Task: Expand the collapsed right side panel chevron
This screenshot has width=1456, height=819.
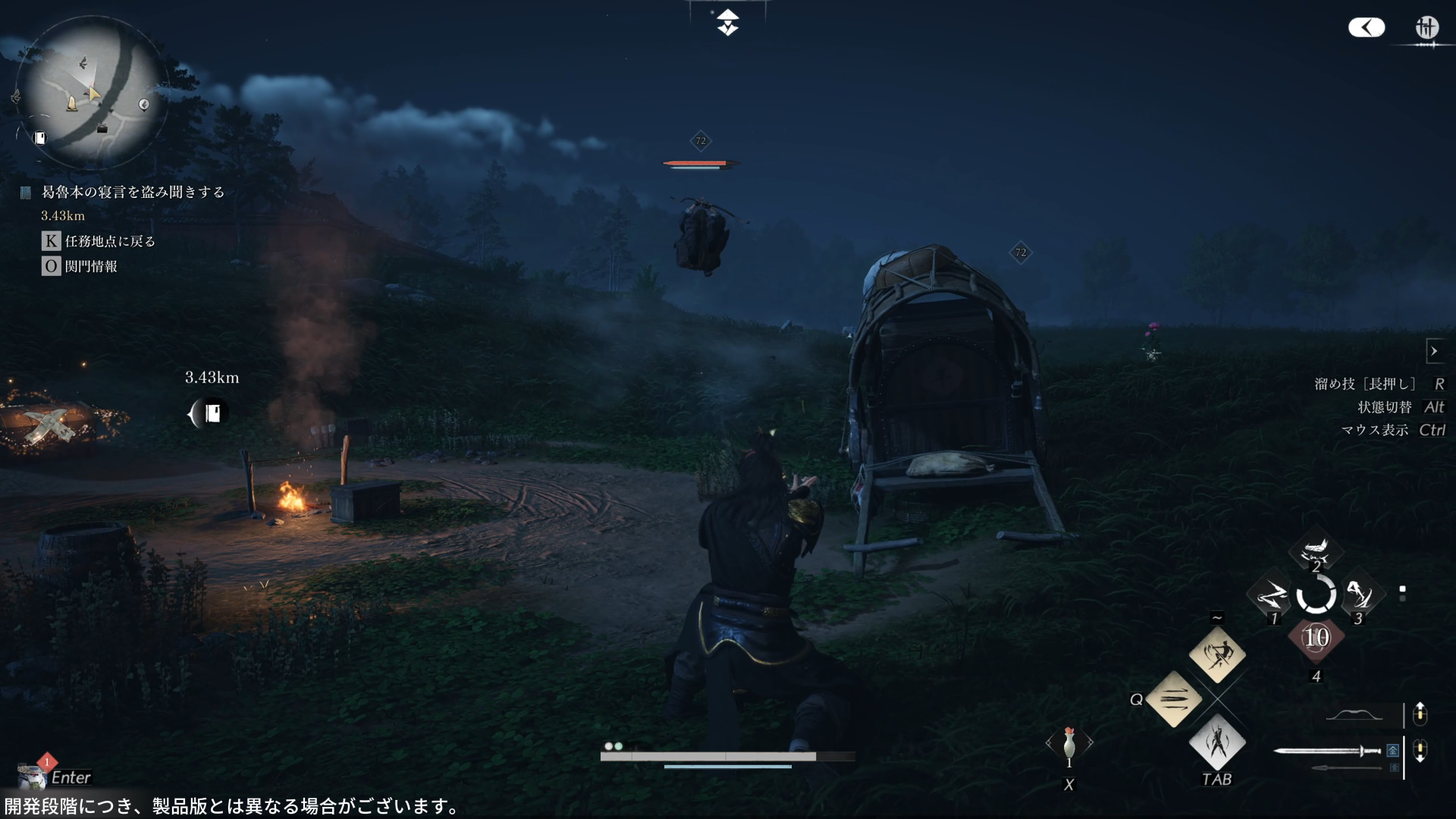Action: [x=1435, y=350]
